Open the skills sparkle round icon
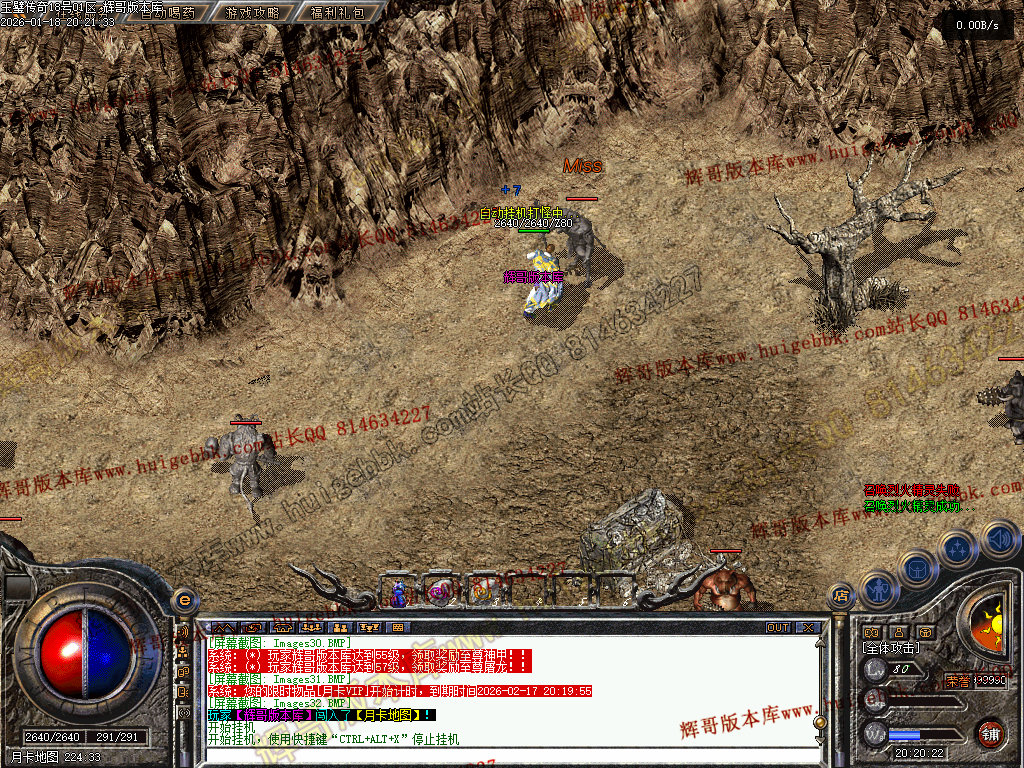 (x=958, y=548)
